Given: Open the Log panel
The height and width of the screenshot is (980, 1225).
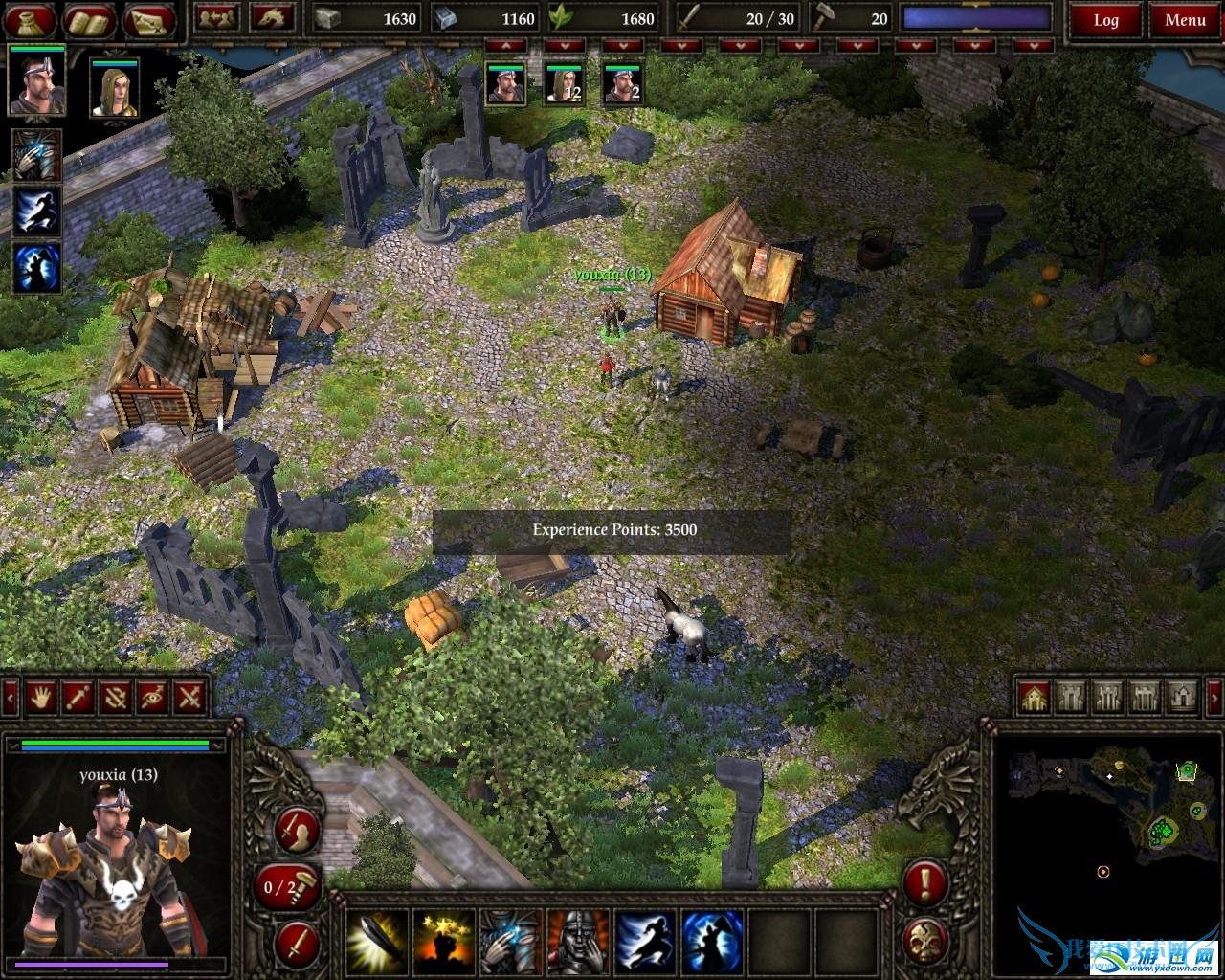Looking at the screenshot, I should point(1105,20).
